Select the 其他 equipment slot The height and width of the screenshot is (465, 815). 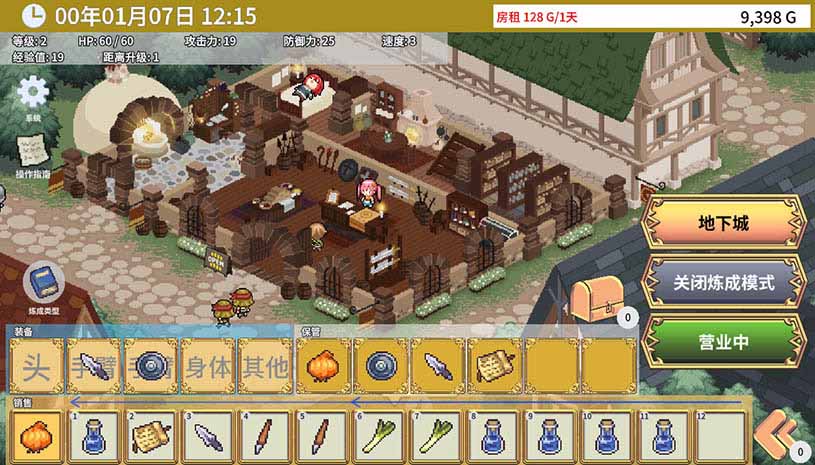click(265, 366)
